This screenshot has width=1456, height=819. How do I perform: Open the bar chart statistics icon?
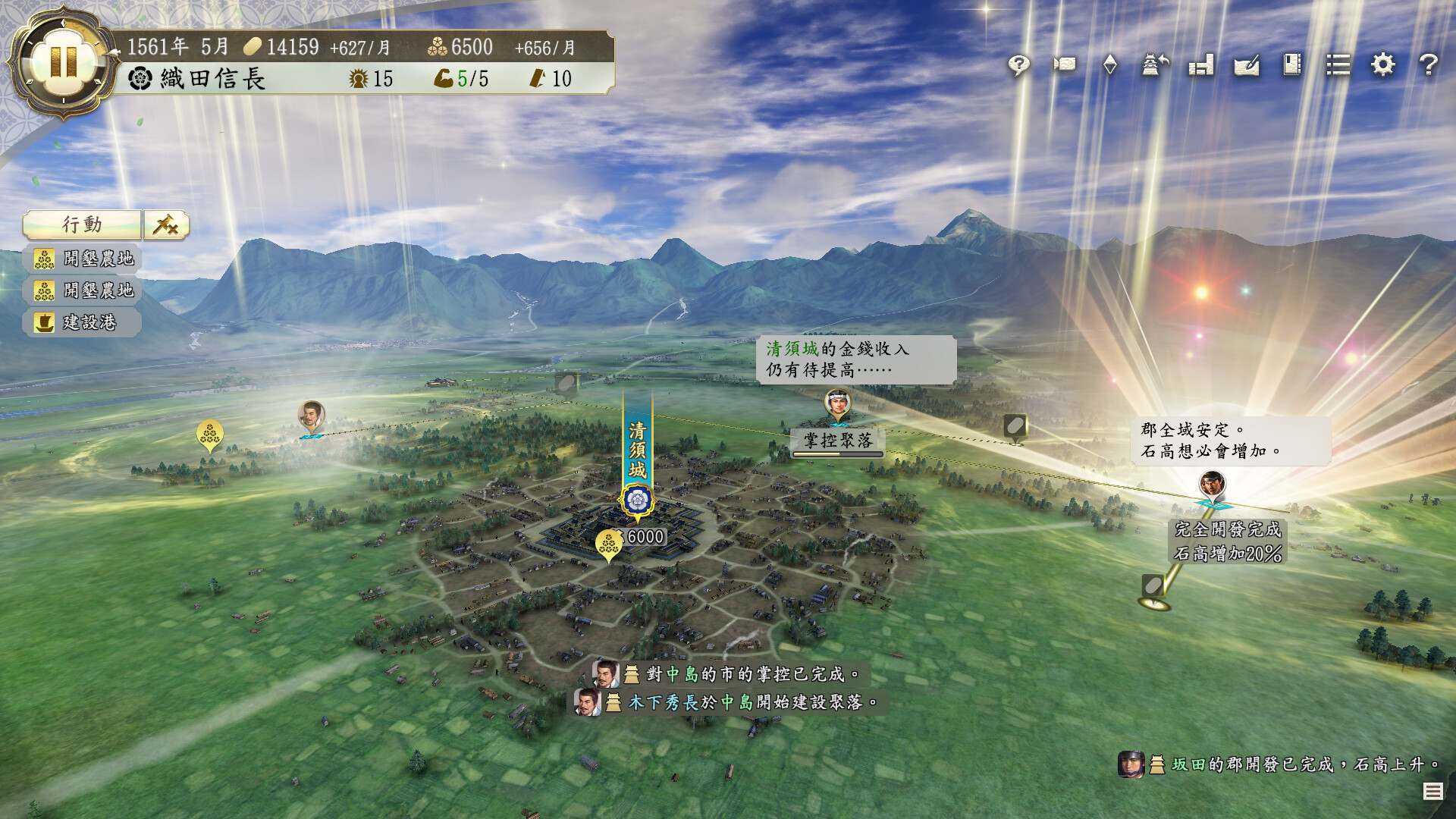point(1202,66)
